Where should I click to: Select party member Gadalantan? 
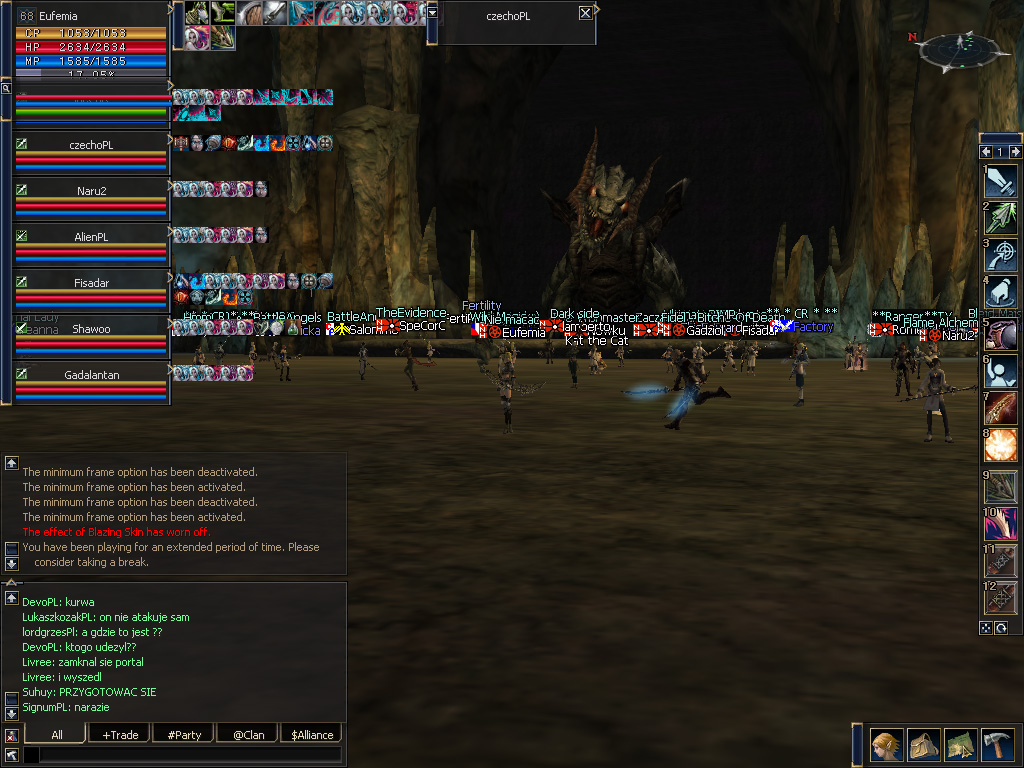tap(90, 375)
